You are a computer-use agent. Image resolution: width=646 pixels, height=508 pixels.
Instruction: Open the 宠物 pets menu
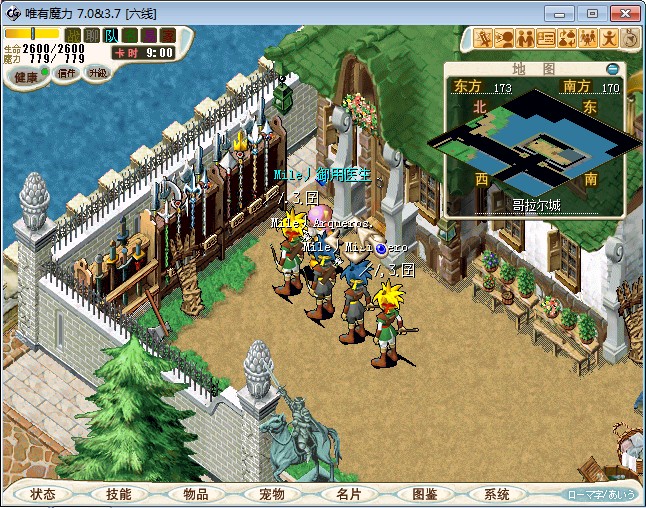[271, 494]
